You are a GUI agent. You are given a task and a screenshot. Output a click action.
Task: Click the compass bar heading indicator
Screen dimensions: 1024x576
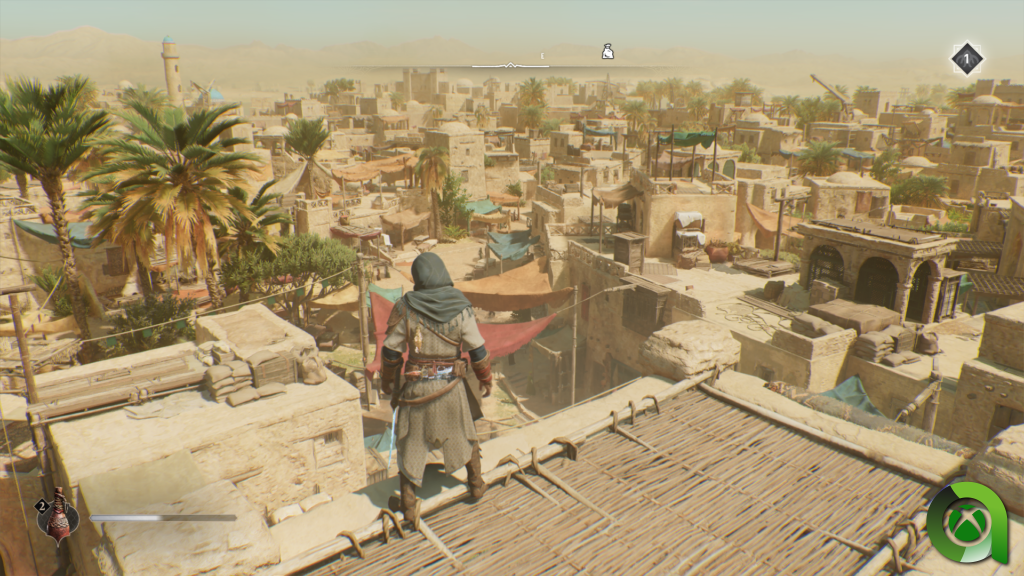pos(510,66)
